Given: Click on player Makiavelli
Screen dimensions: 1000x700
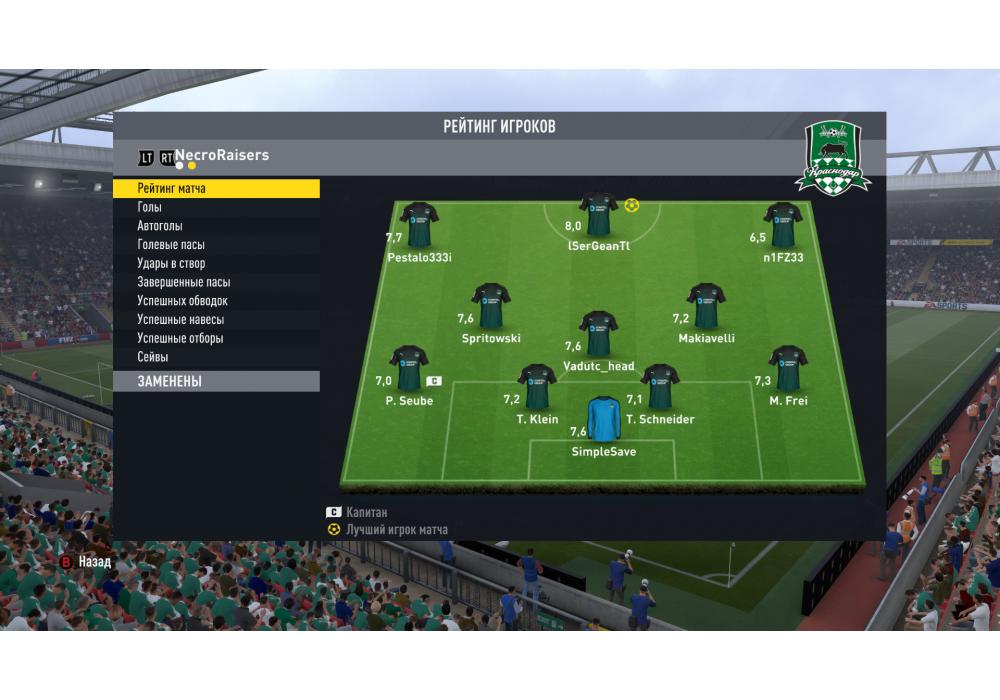Looking at the screenshot, I should click(x=706, y=306).
